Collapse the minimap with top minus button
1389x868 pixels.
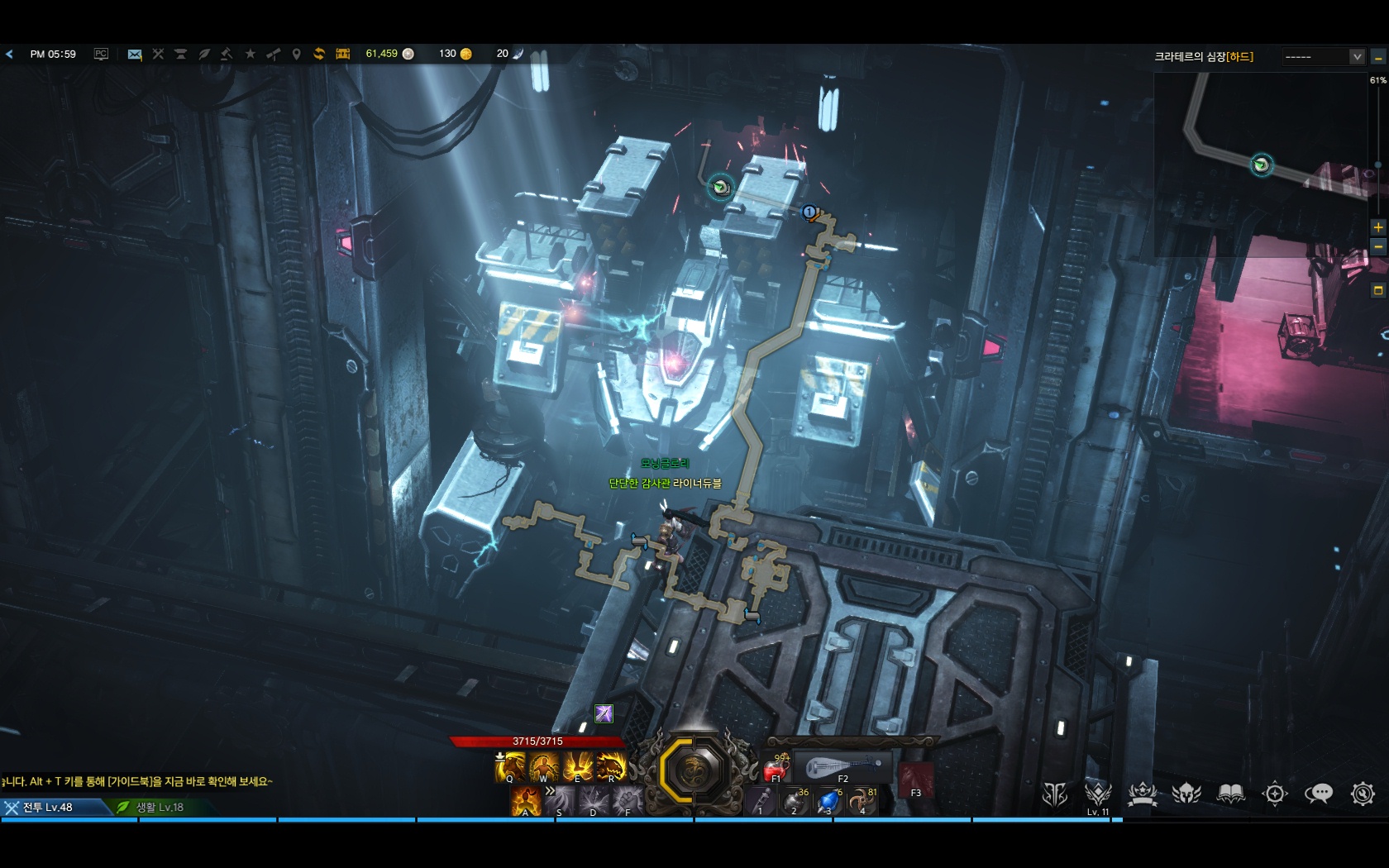pyautogui.click(x=1378, y=58)
